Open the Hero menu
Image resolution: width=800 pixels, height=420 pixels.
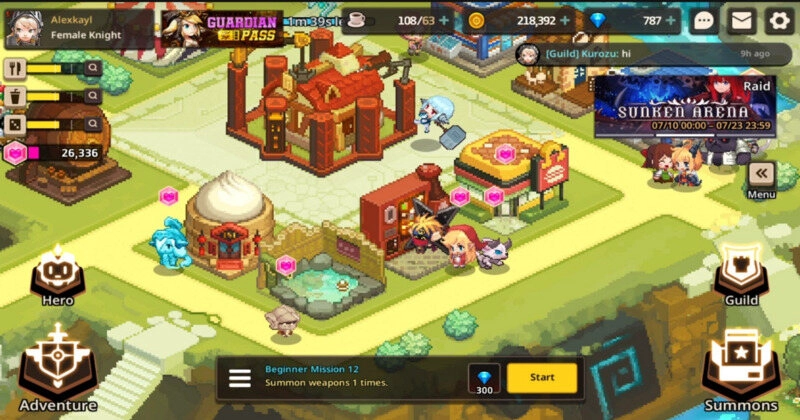pos(57,276)
